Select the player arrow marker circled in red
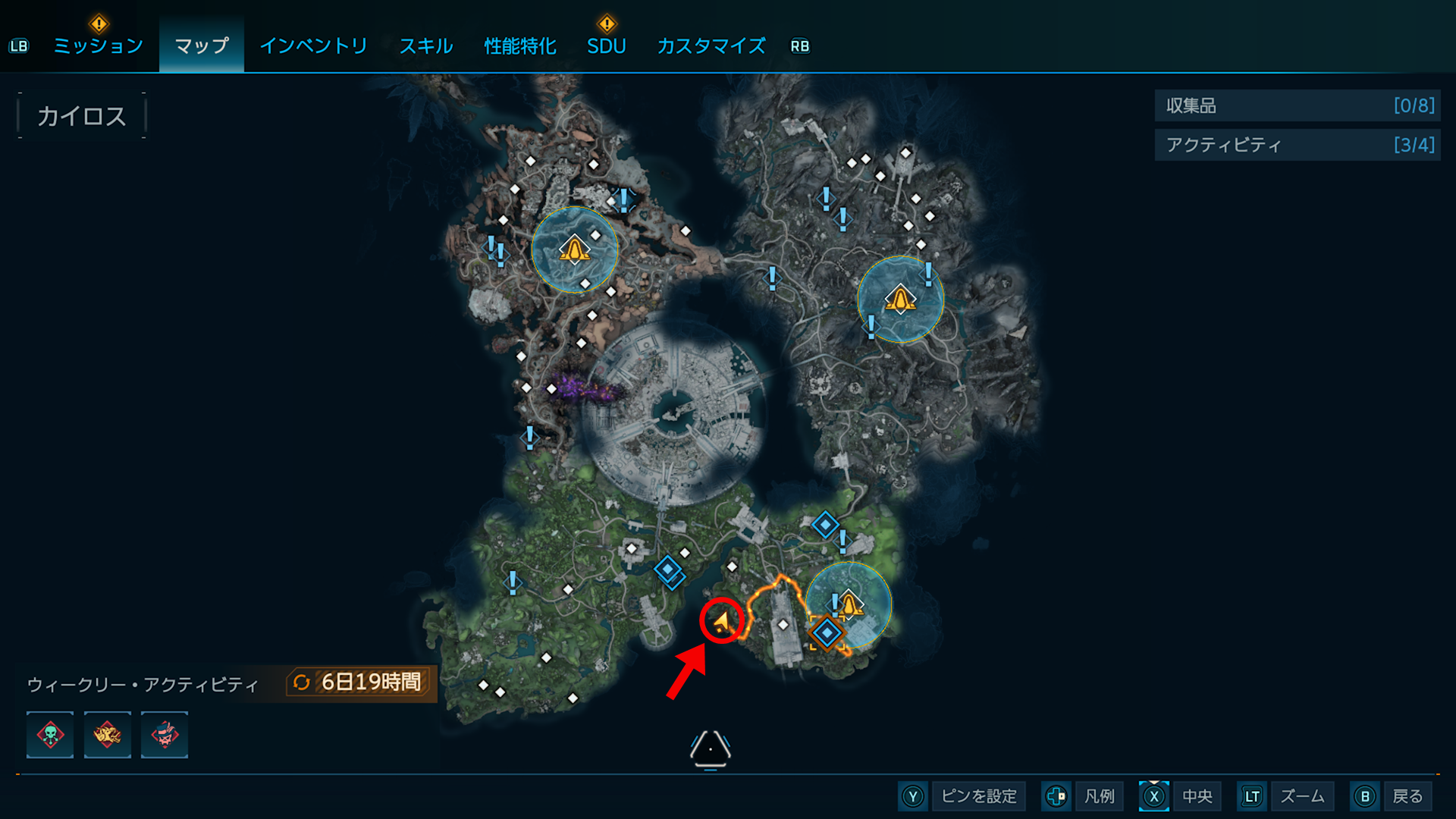 [721, 622]
